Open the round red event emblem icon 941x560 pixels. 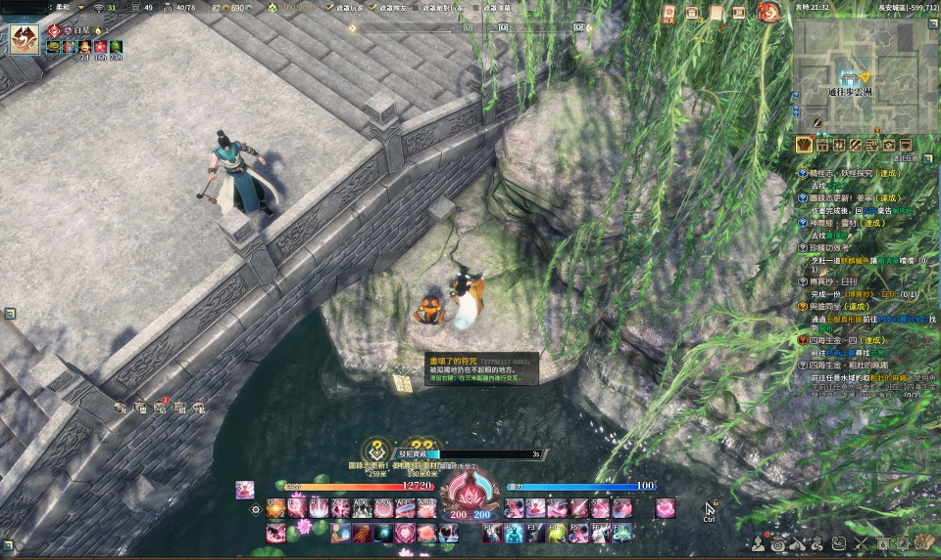coord(769,13)
